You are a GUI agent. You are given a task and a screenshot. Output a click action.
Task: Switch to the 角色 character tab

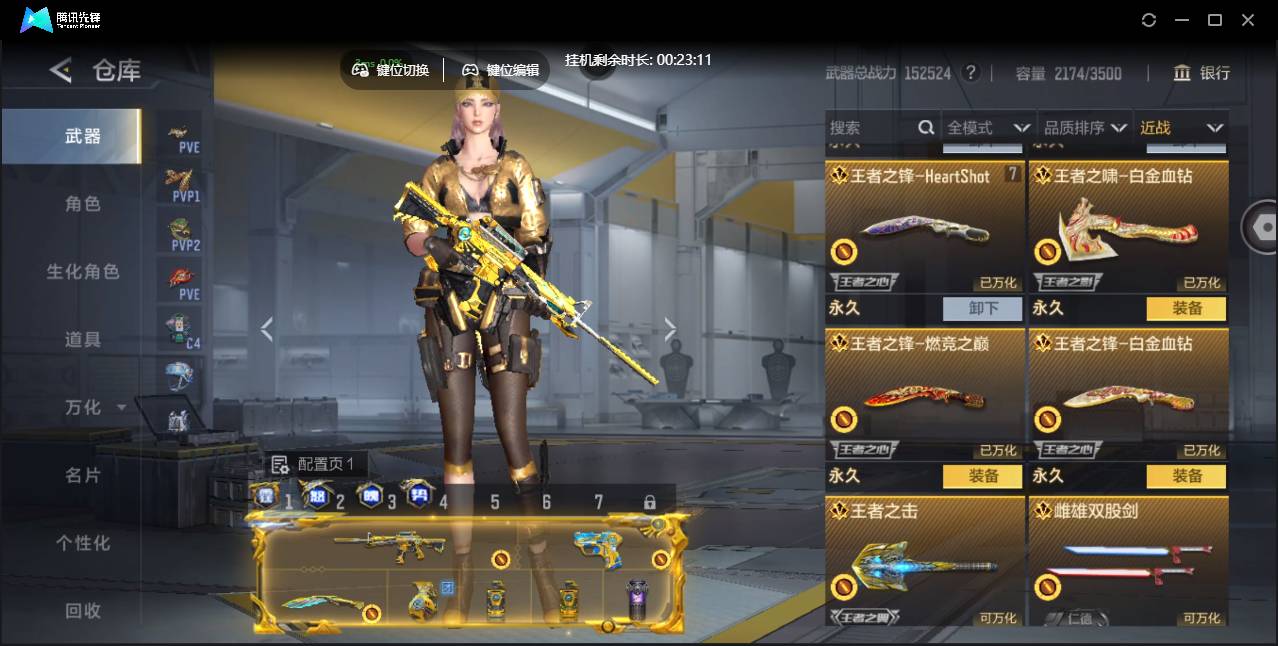[x=83, y=204]
